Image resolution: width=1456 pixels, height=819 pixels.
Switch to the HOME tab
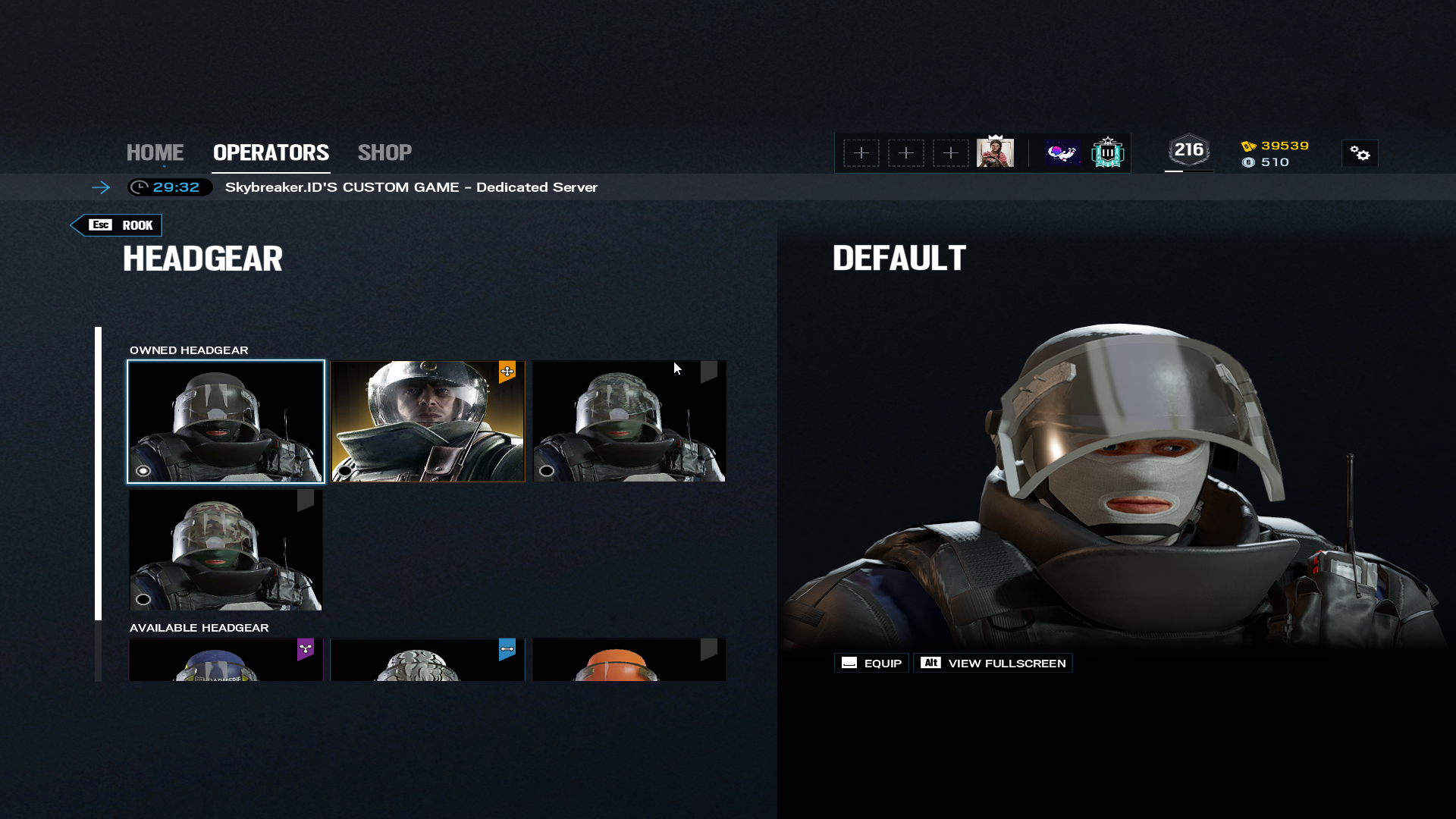(155, 152)
